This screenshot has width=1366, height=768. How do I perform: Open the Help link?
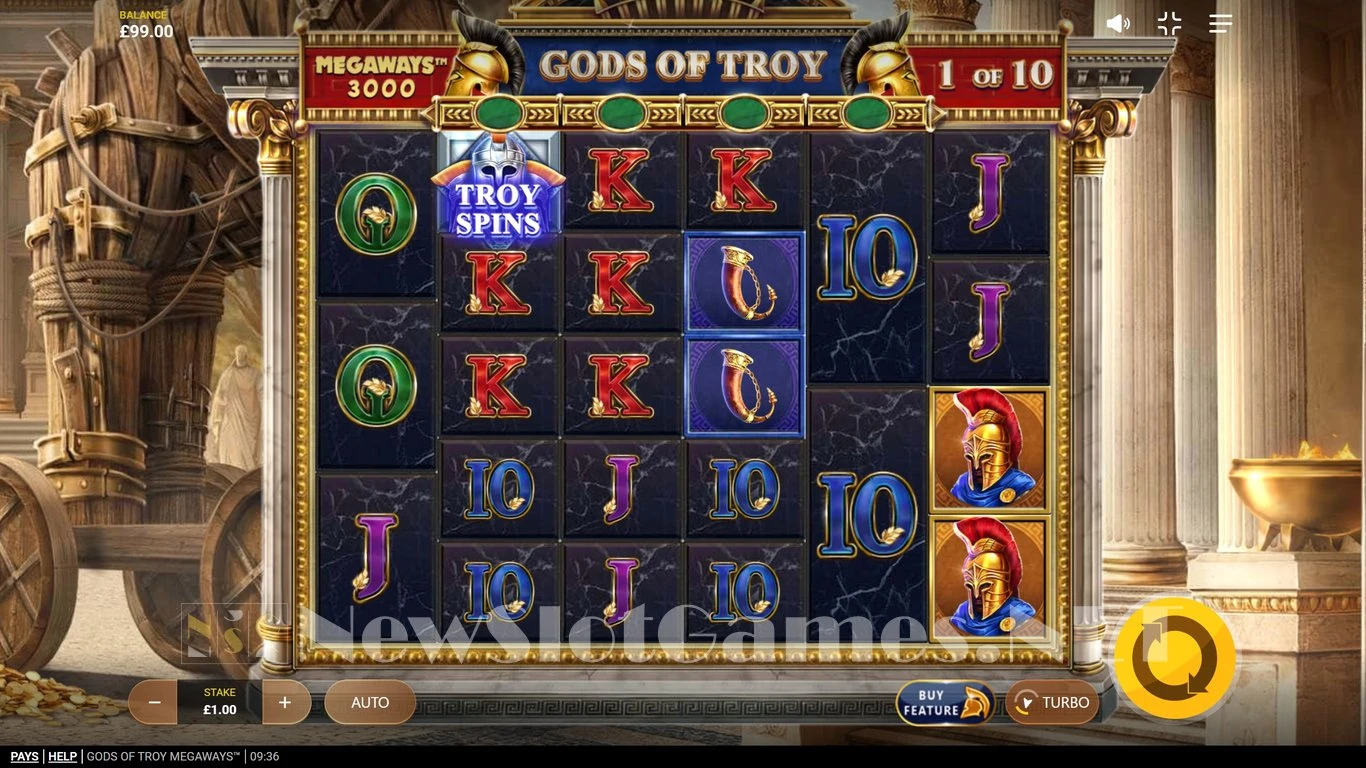coord(62,757)
